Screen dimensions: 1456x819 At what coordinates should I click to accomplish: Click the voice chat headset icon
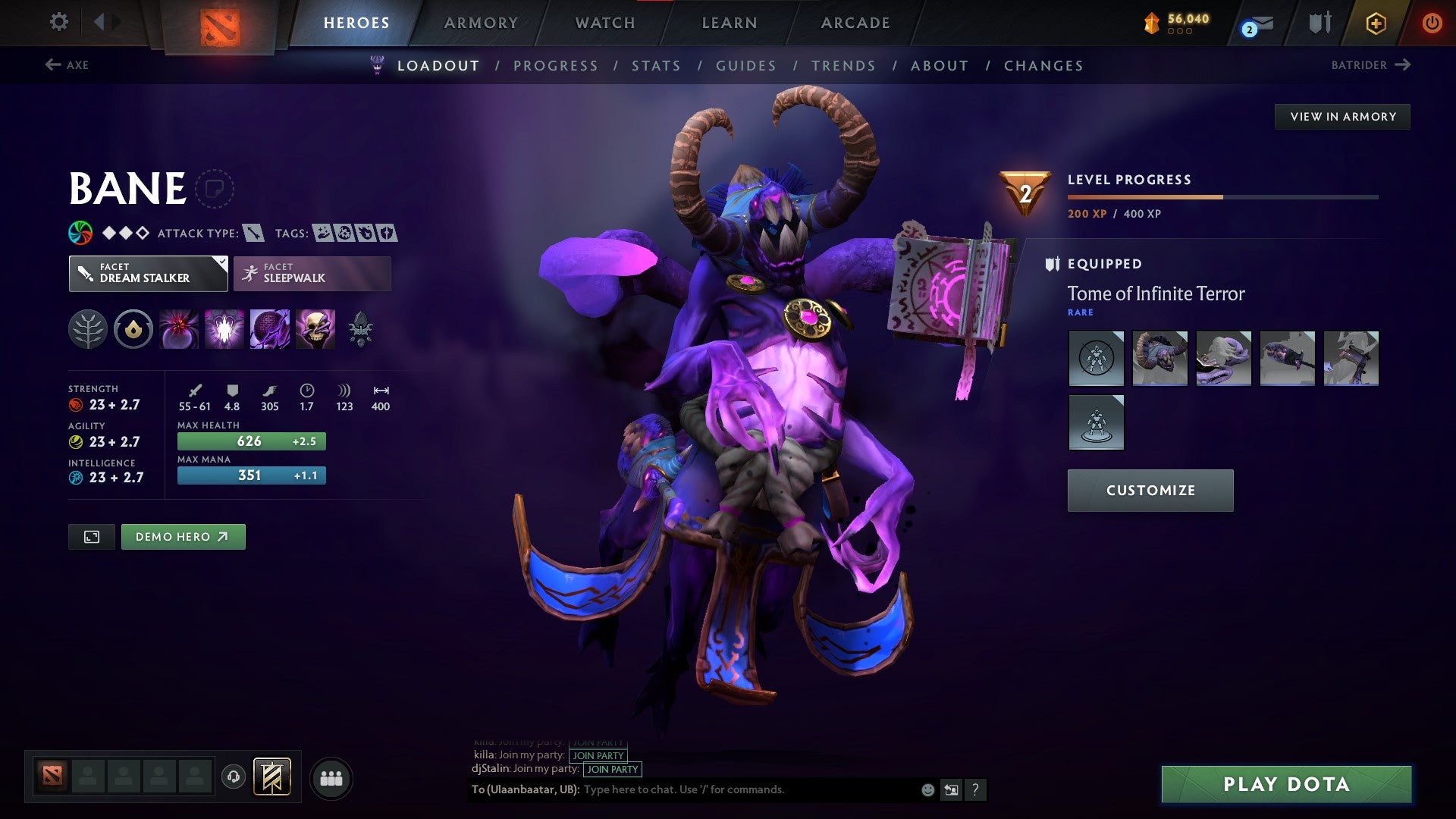pos(235,777)
